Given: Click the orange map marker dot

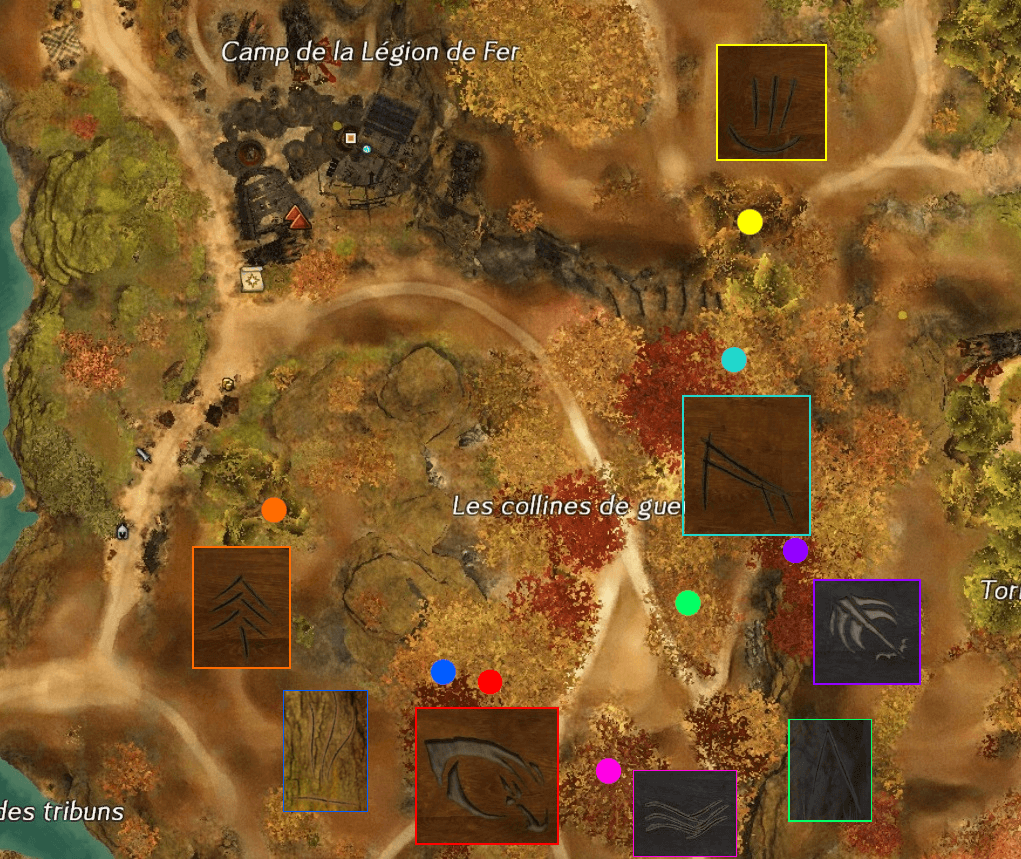Looking at the screenshot, I should tap(274, 510).
